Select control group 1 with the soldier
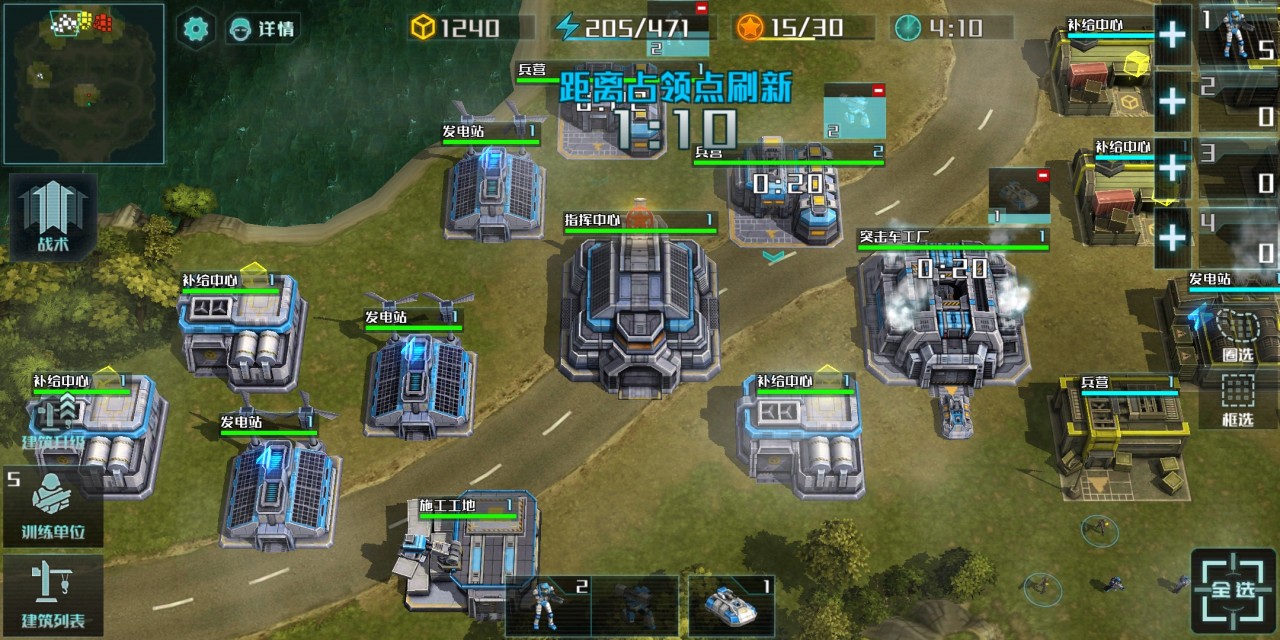This screenshot has width=1280, height=640. click(x=1238, y=34)
